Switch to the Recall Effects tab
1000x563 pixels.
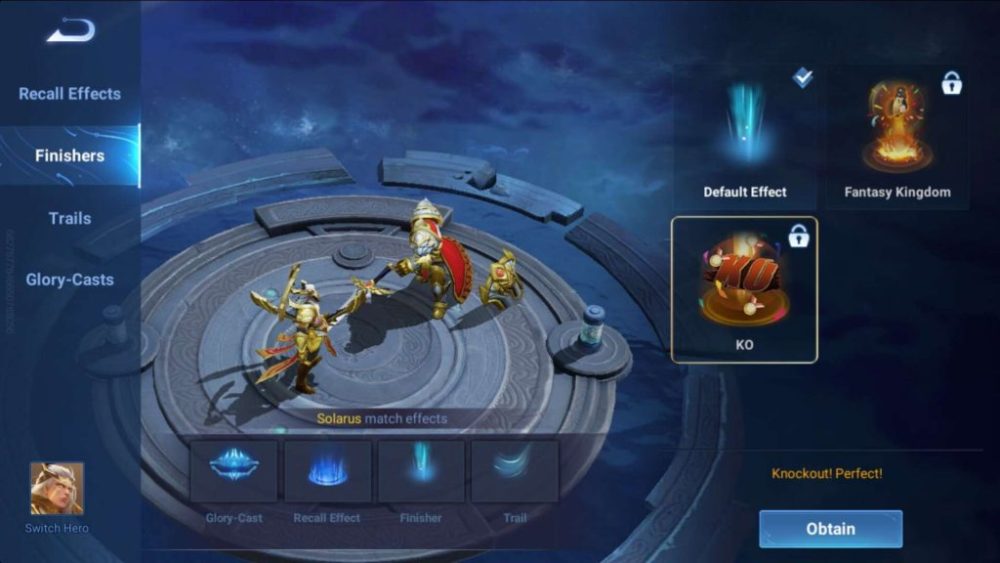(x=70, y=94)
